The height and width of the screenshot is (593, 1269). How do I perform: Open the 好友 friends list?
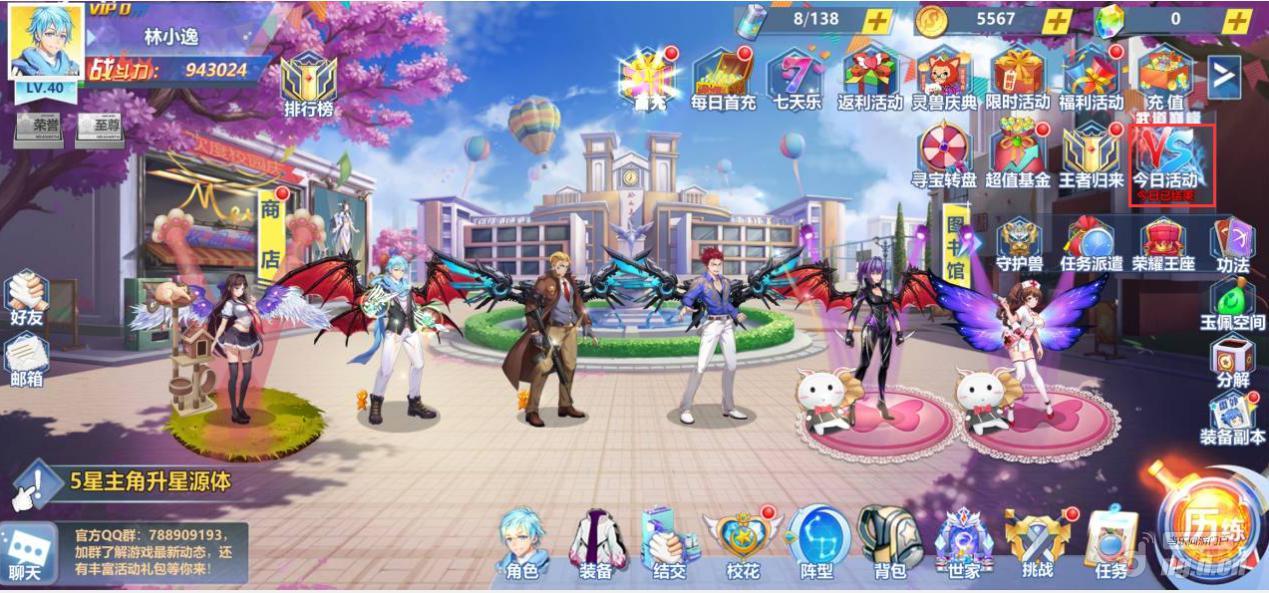click(x=27, y=297)
